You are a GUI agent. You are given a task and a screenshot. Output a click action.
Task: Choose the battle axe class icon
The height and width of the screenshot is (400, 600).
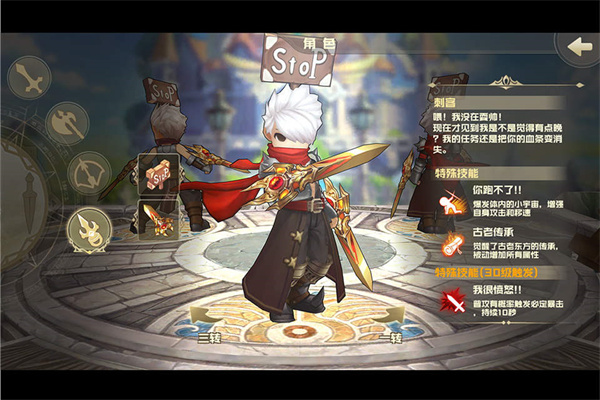(x=62, y=126)
